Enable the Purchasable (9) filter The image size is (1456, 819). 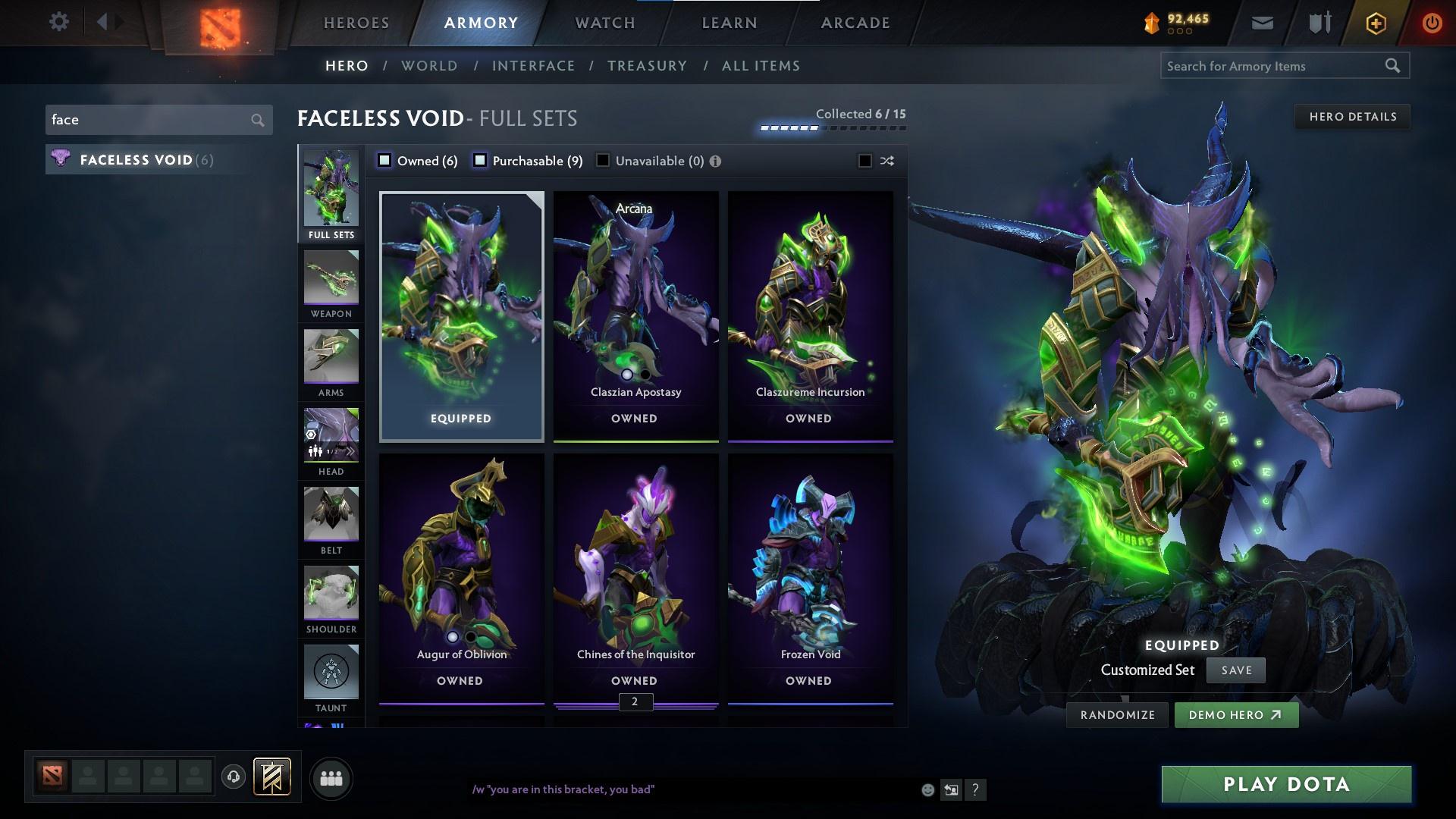click(480, 161)
